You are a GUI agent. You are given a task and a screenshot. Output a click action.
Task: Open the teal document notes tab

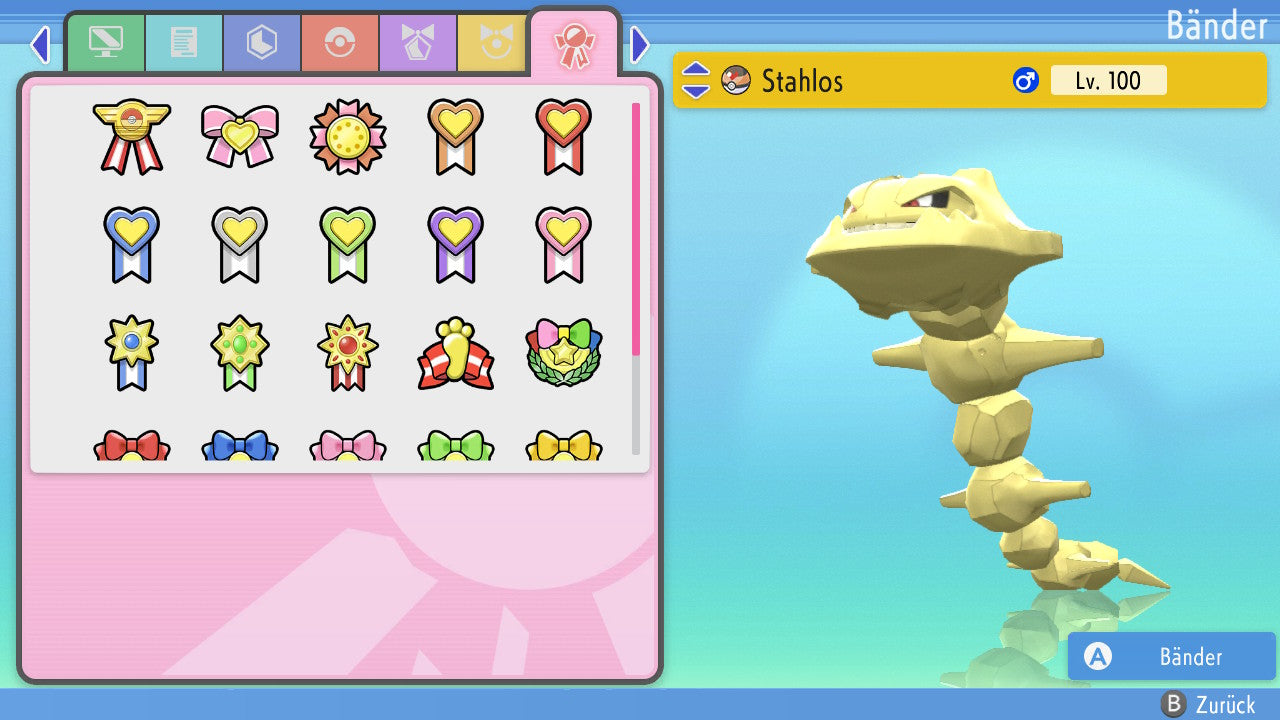click(x=183, y=43)
